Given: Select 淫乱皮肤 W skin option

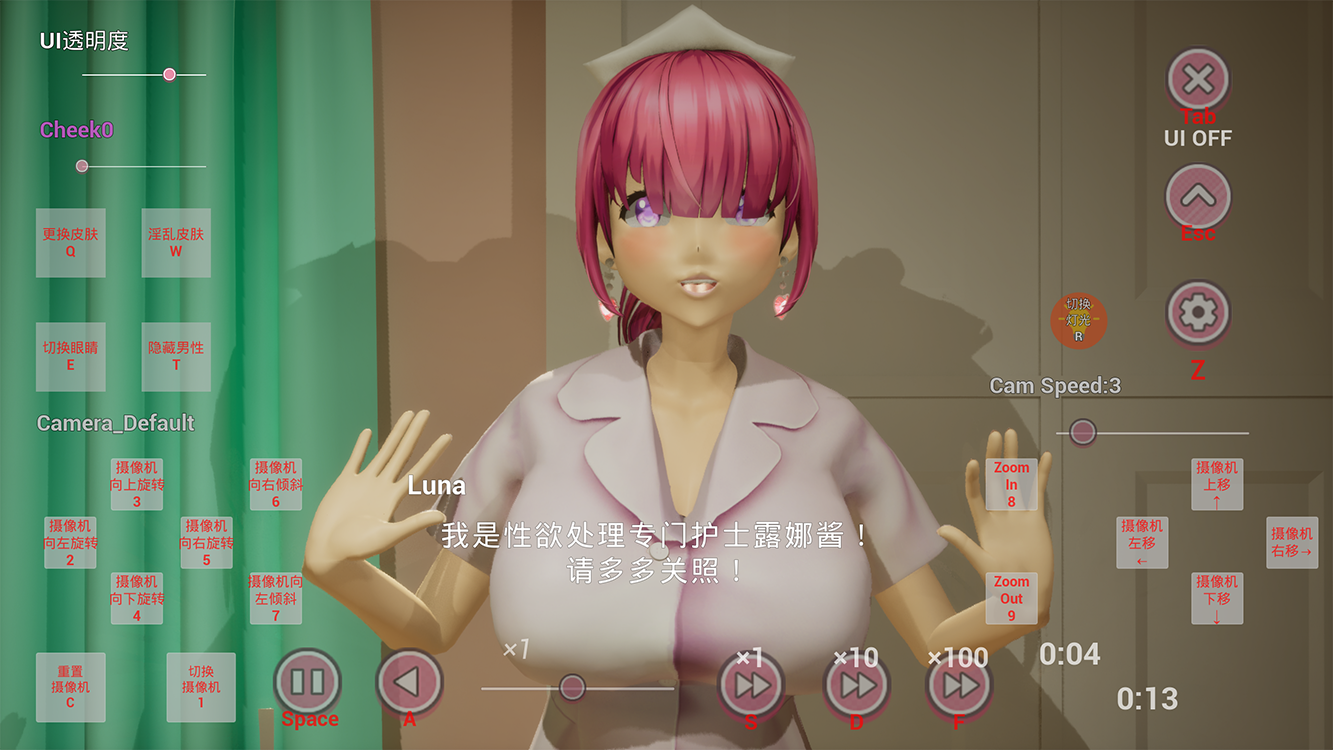Looking at the screenshot, I should (175, 243).
